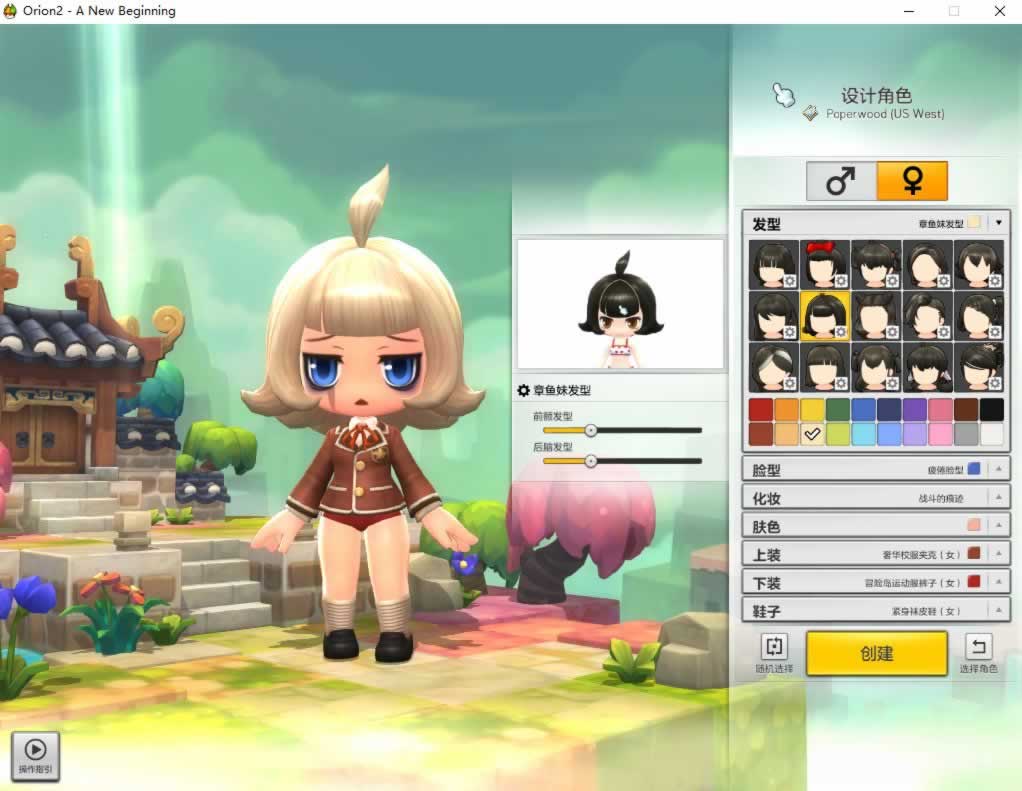Click the 后脑发型 back hair slider
The height and width of the screenshot is (791, 1022).
coord(591,461)
